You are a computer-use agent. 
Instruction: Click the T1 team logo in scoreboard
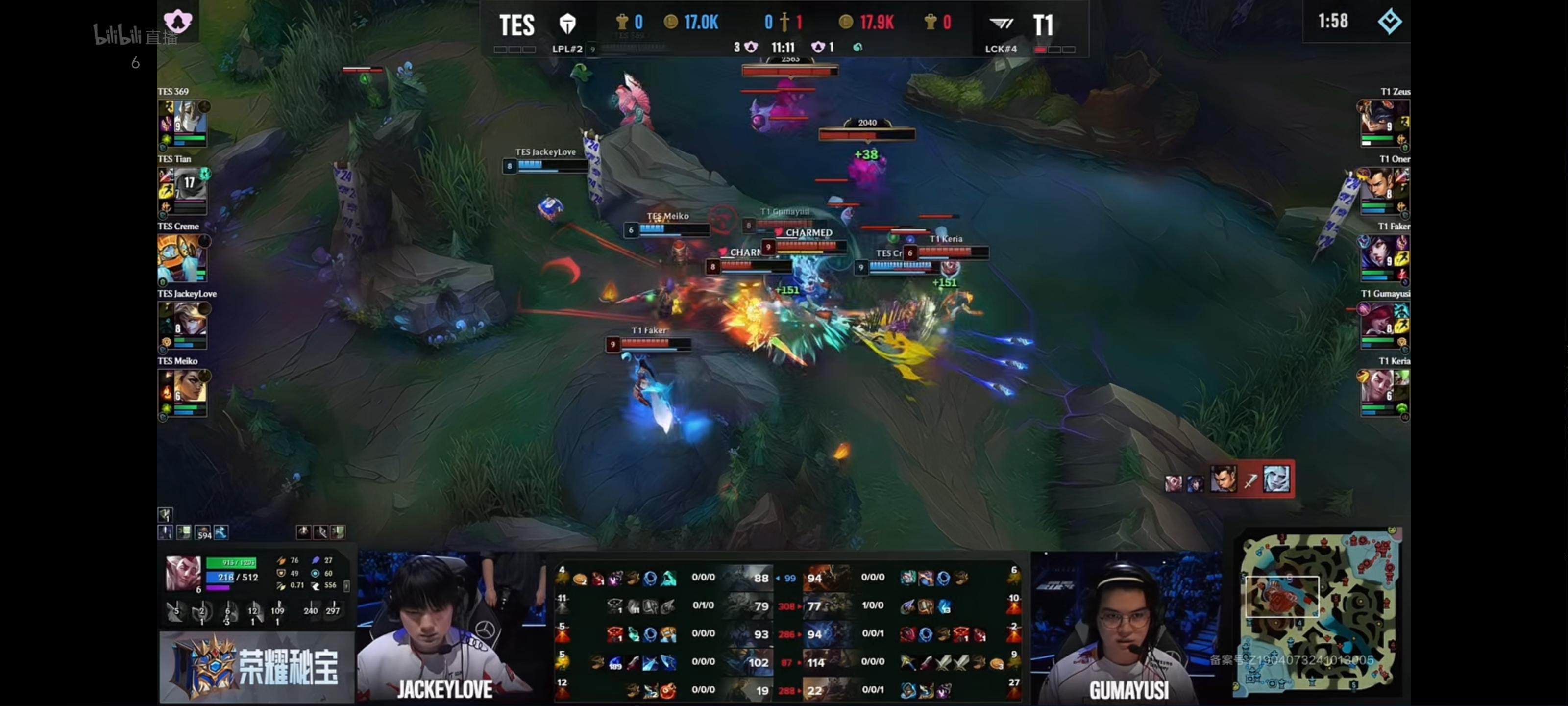(x=1001, y=25)
